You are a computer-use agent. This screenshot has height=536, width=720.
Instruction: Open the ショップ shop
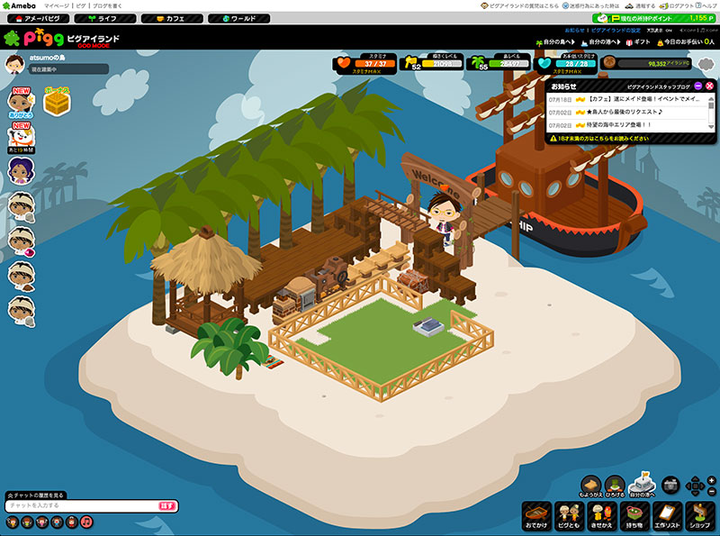point(699,515)
